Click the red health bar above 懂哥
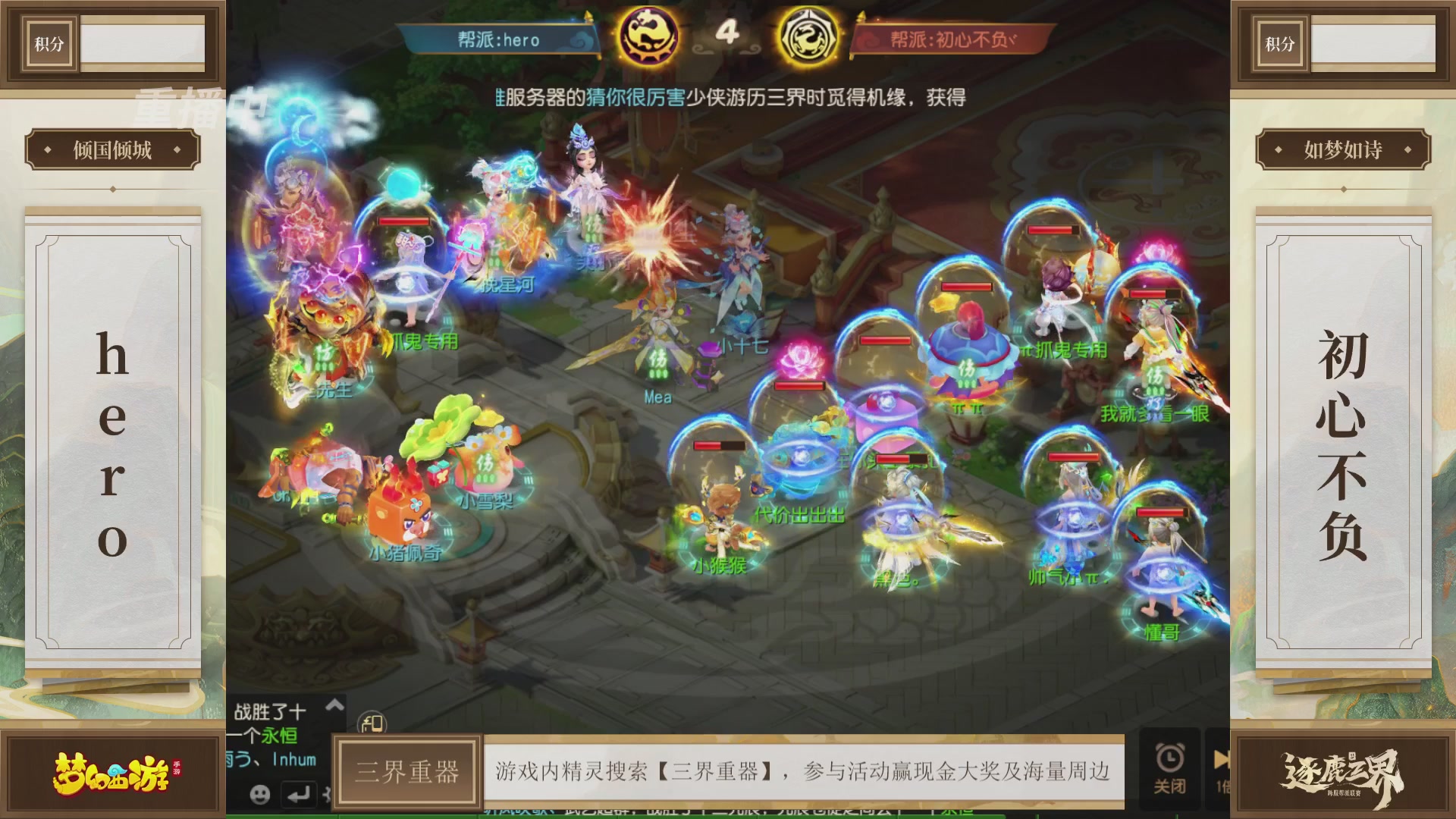The width and height of the screenshot is (1456, 819). pos(1161,513)
